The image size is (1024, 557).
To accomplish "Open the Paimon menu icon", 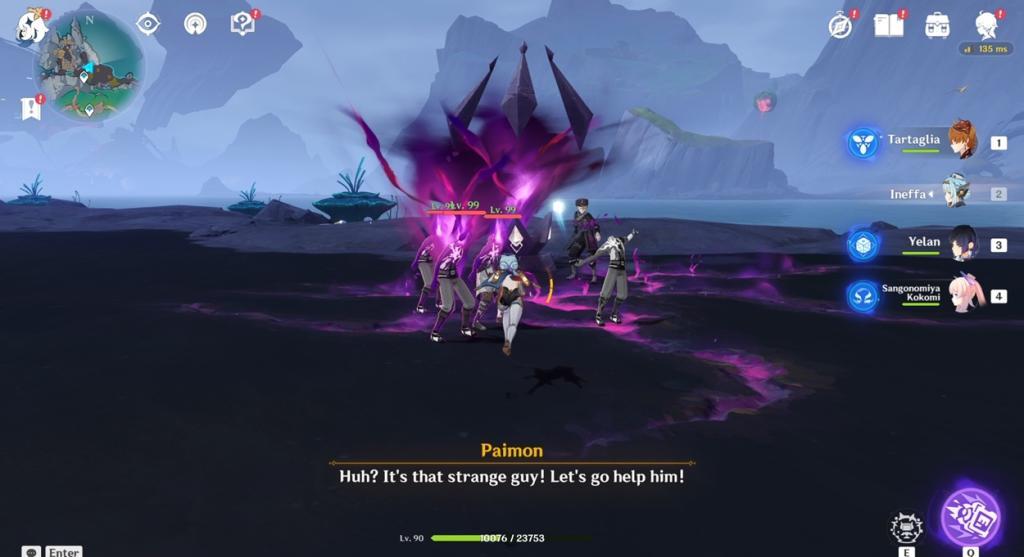I will [x=30, y=27].
